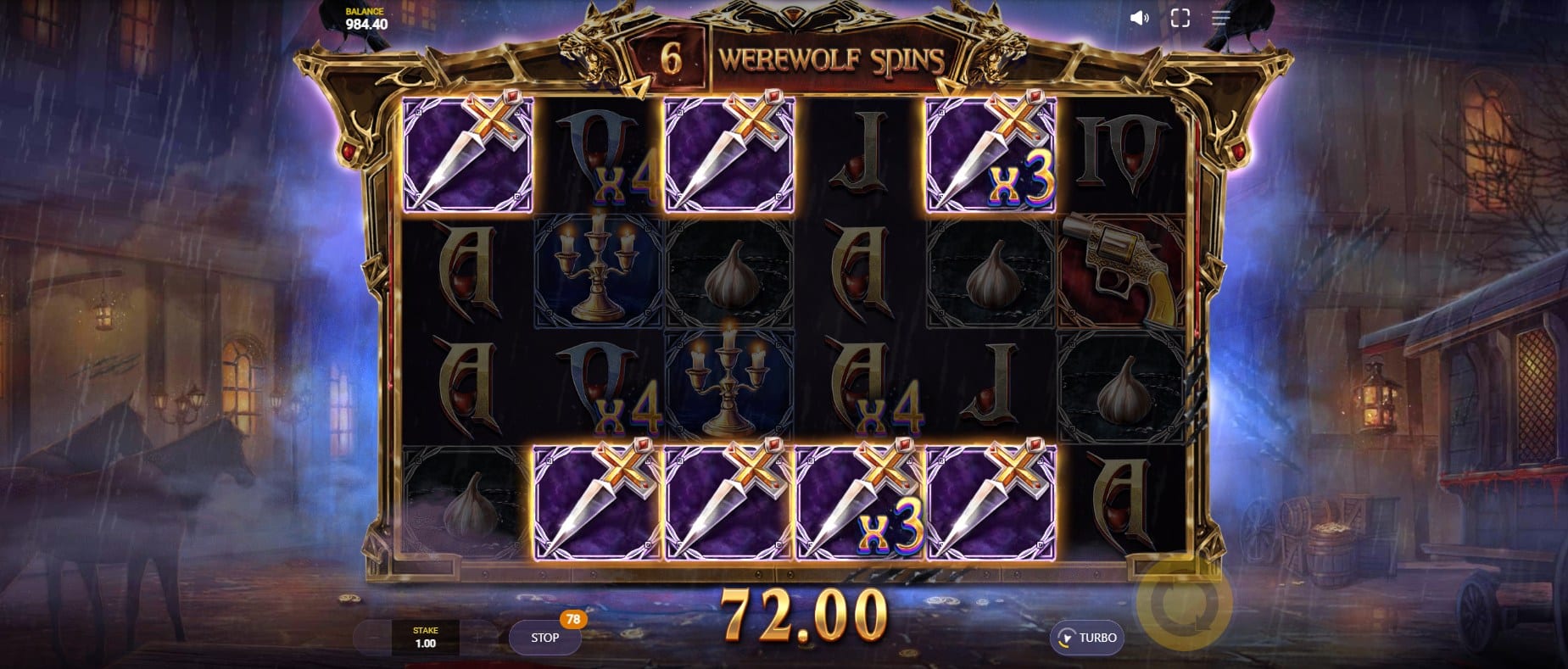Viewport: 1568px width, 669px height.
Task: Enter fullscreen mode
Action: [x=1180, y=18]
